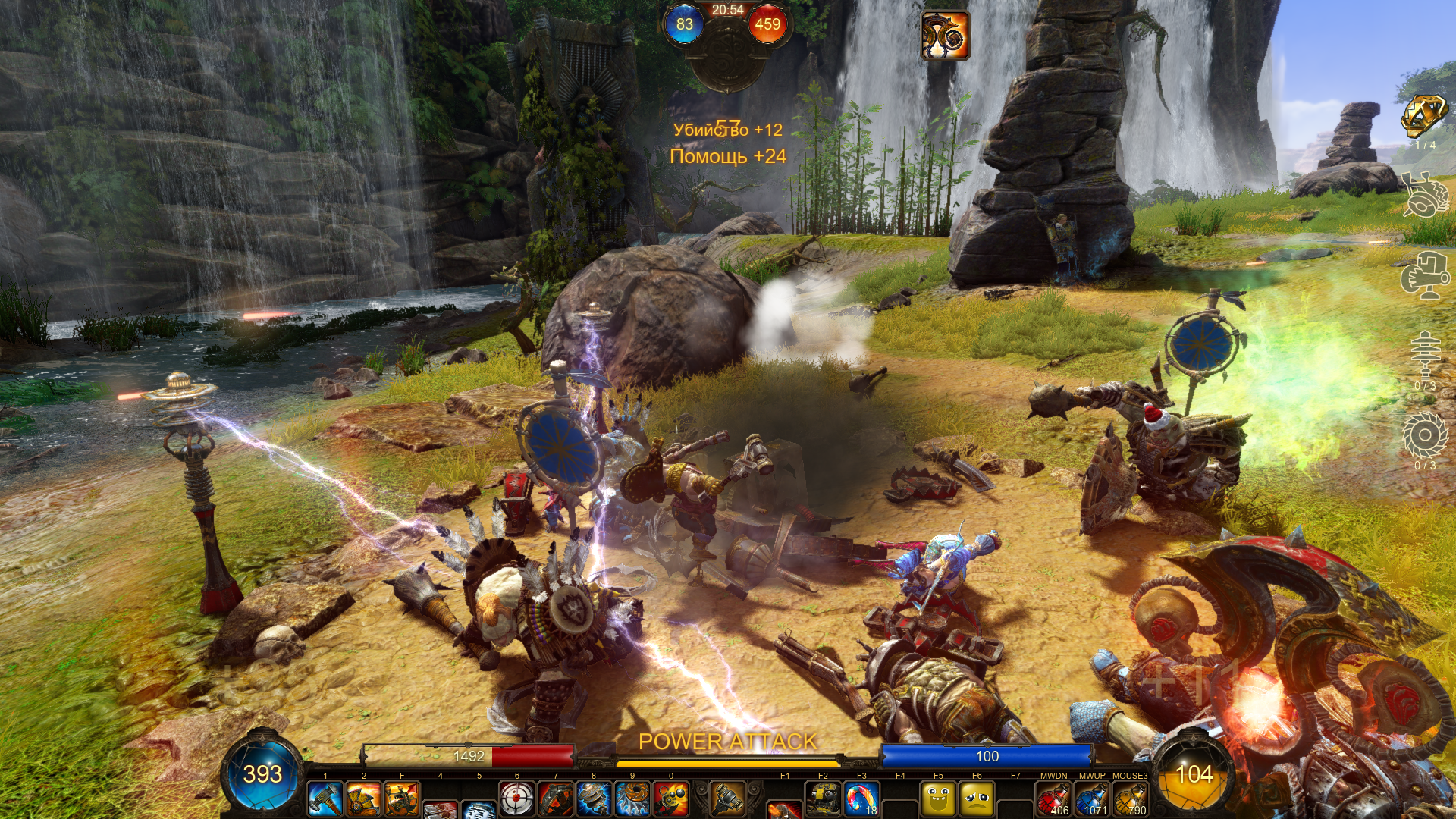This screenshot has height=819, width=1456.
Task: Select the robot head item slot
Action: coord(823,799)
